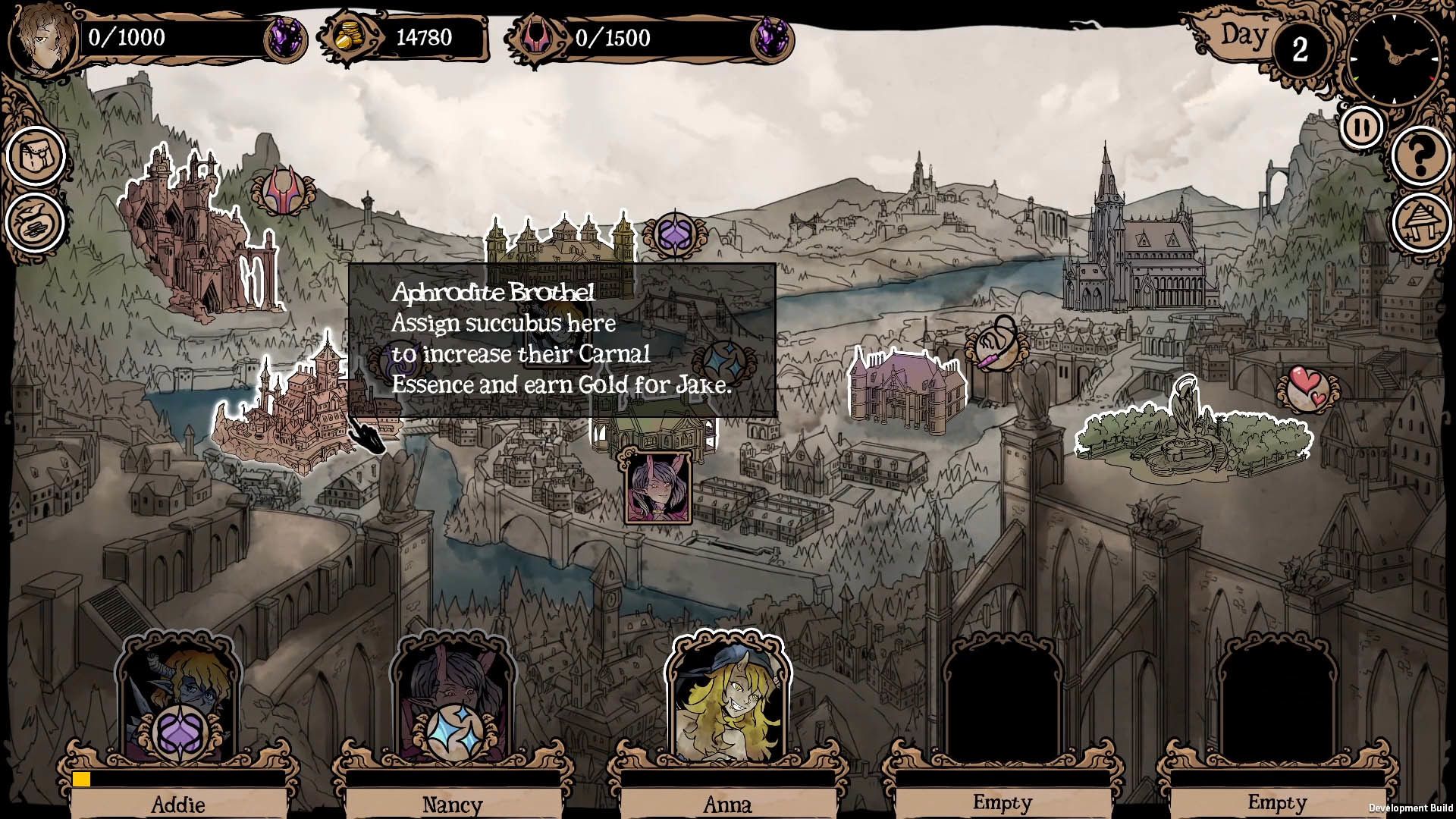Viewport: 1456px width, 819px height.
Task: Return home via the house icon
Action: pos(1420,222)
